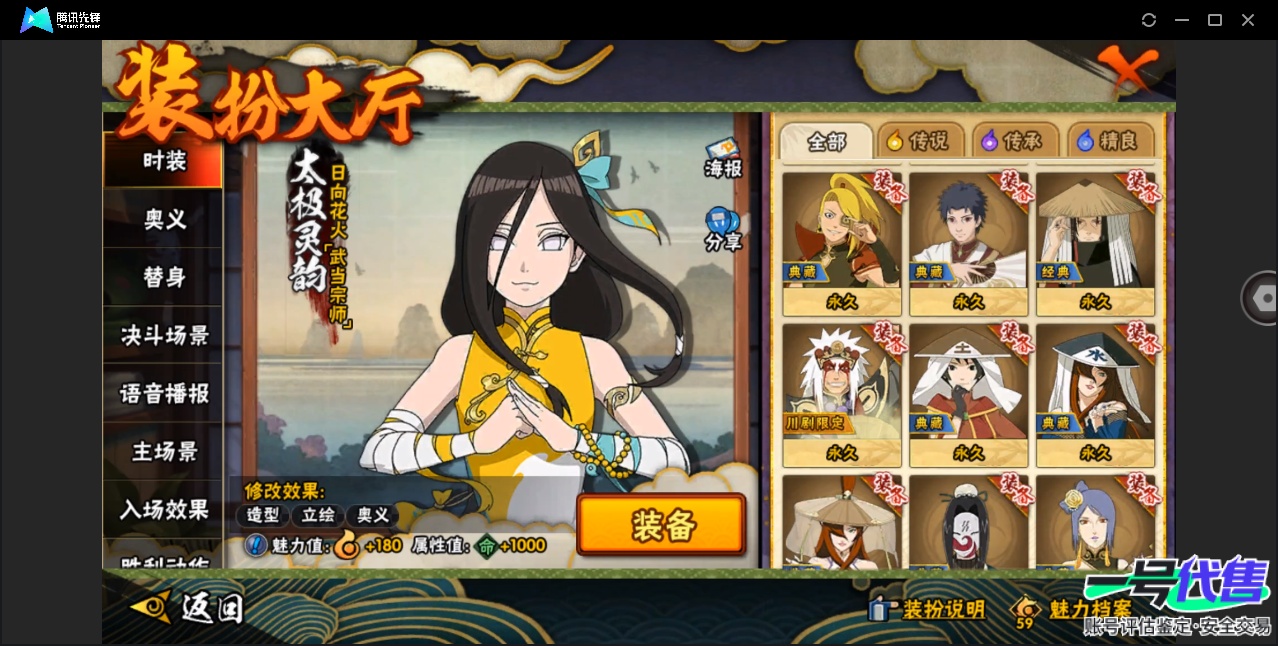
Task: Switch to the 全部 tab
Action: click(x=826, y=143)
